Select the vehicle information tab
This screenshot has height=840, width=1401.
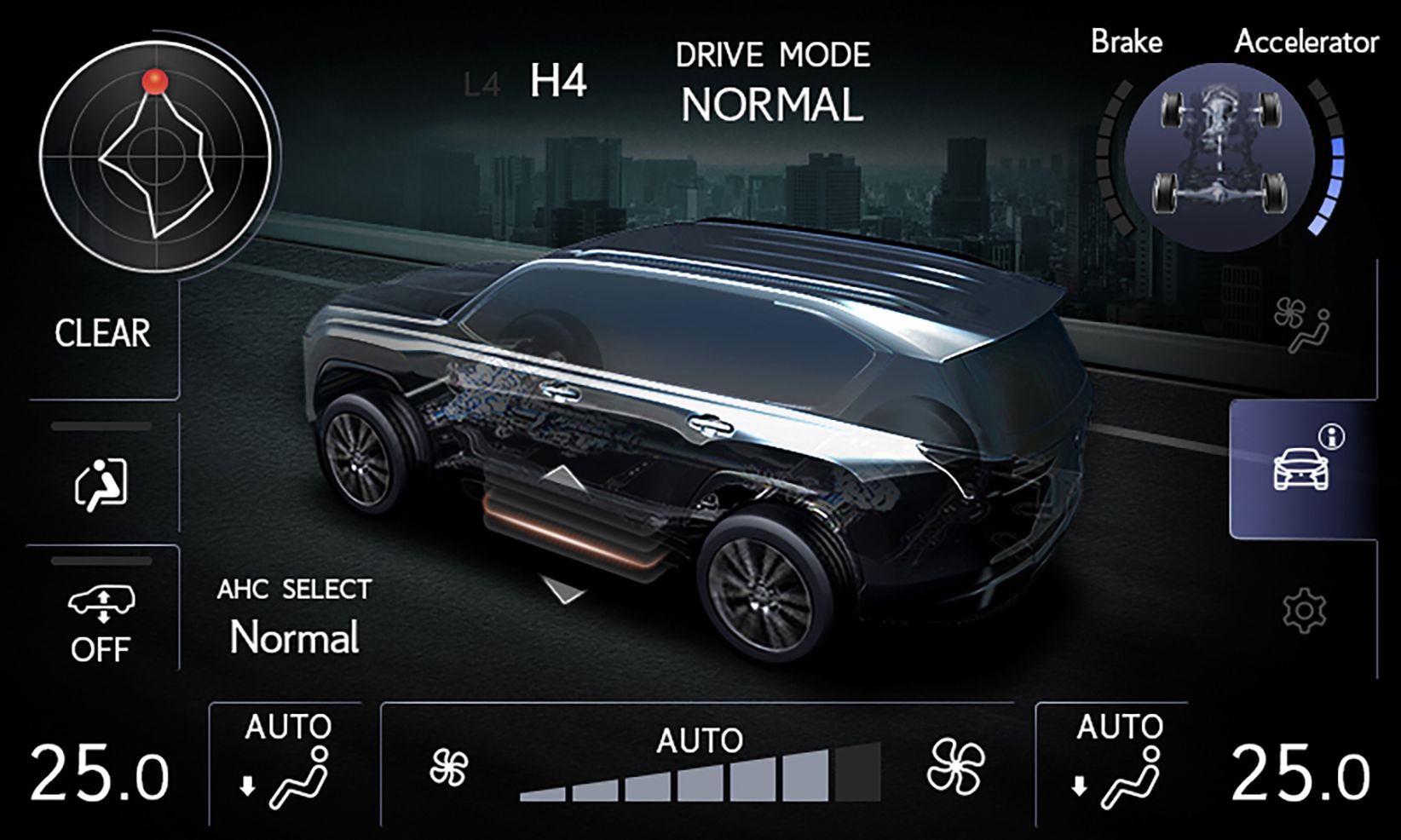(x=1302, y=468)
